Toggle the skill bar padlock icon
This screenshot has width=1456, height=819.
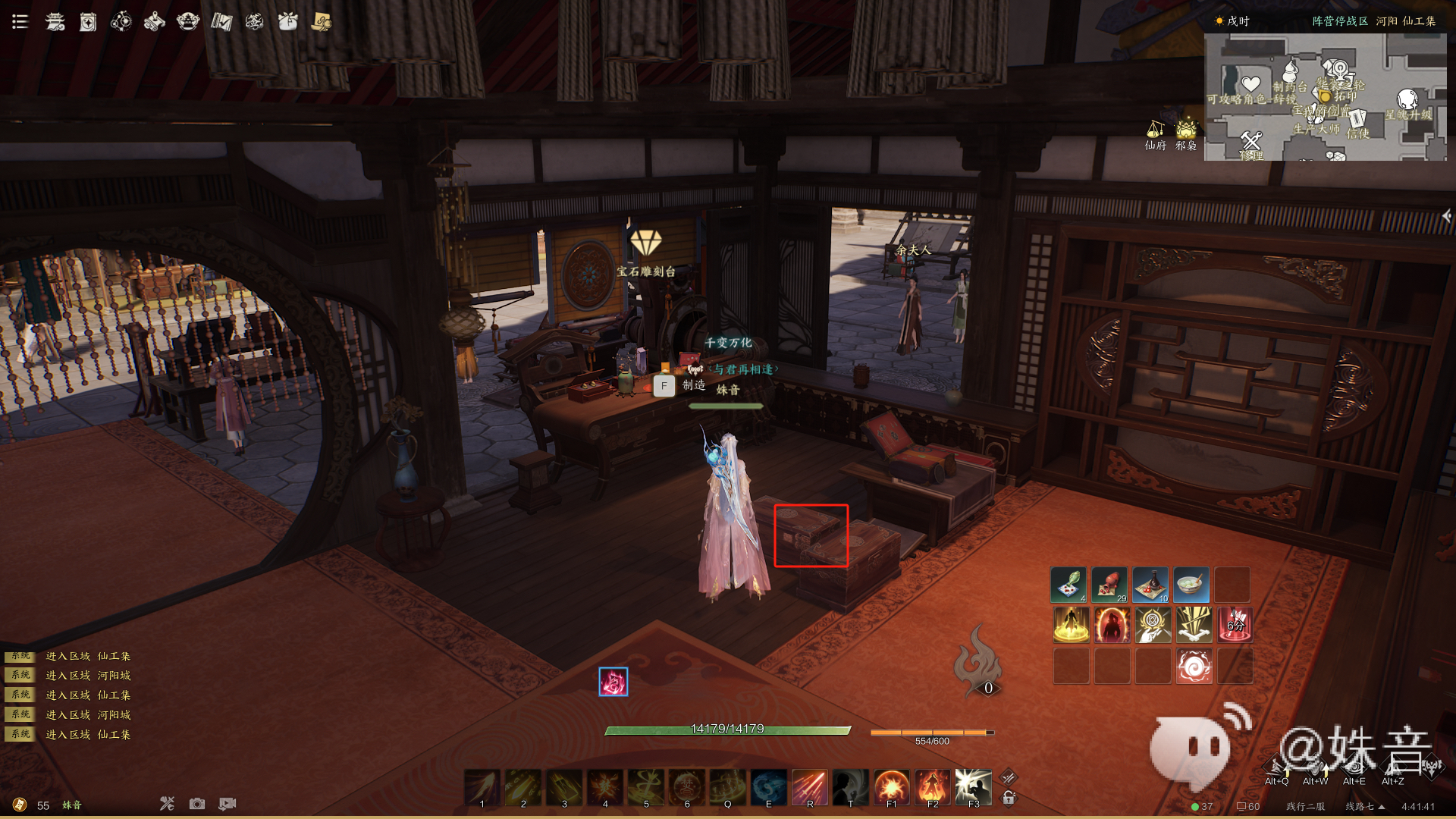1009,798
